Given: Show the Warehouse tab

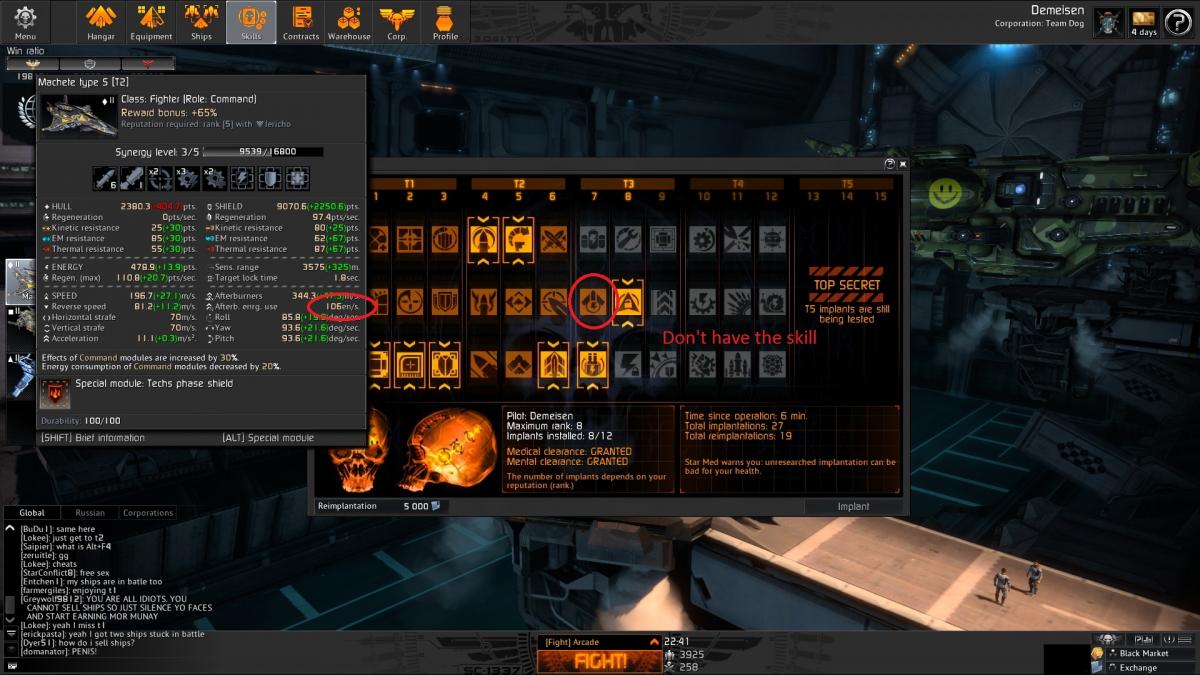Looking at the screenshot, I should point(349,22).
